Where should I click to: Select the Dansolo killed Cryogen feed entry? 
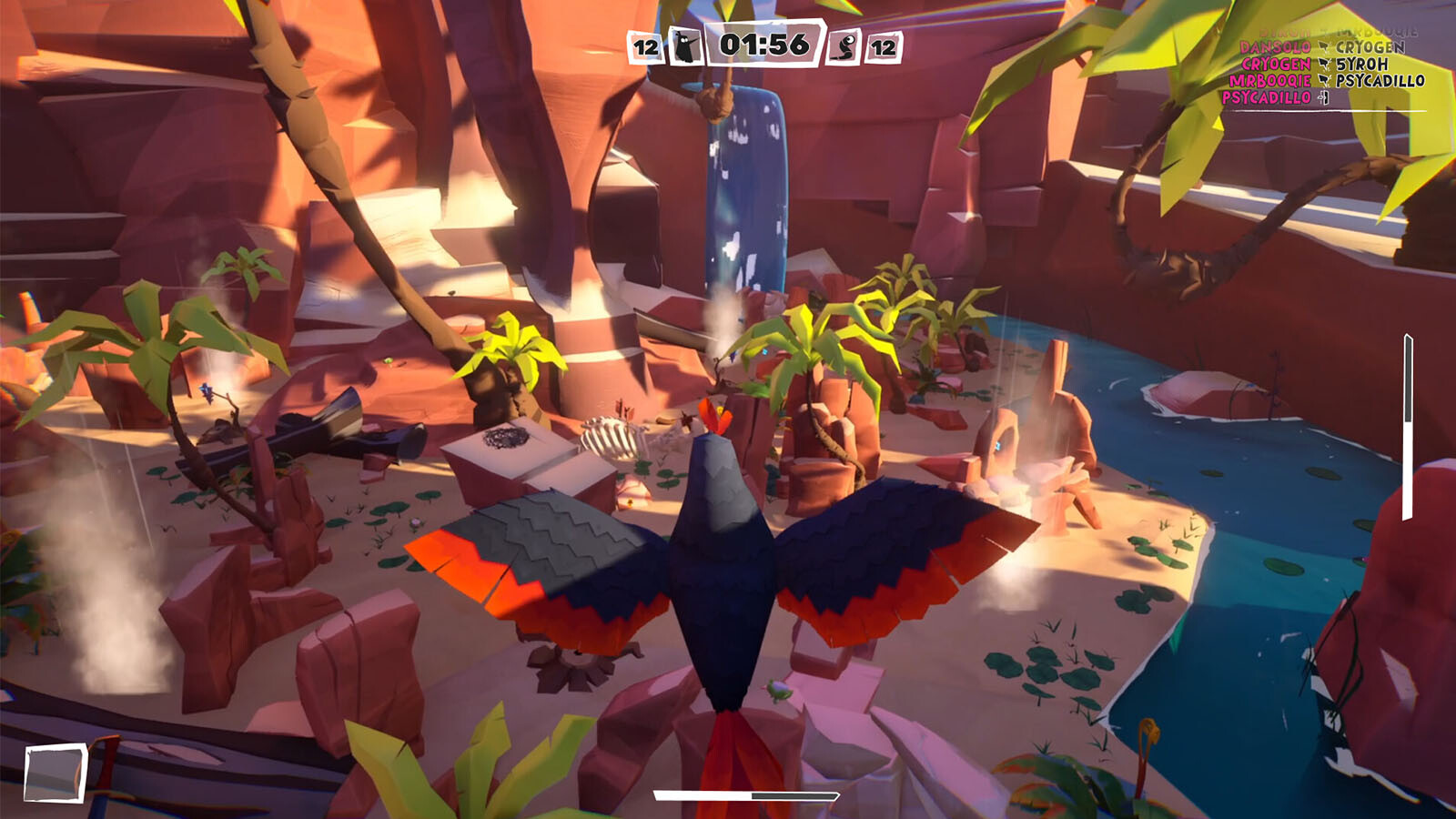coord(1322,47)
